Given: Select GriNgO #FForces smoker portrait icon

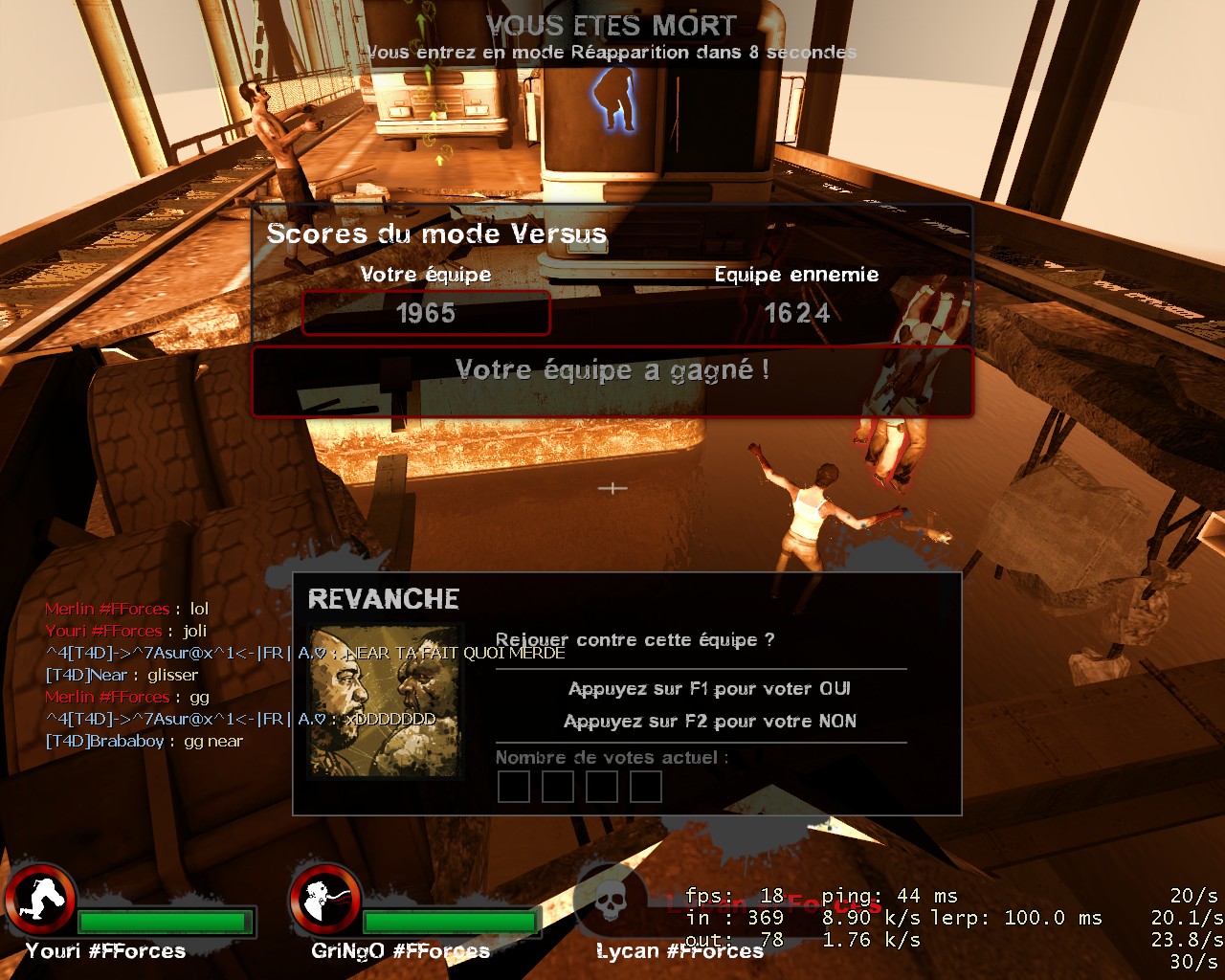Looking at the screenshot, I should (325, 902).
